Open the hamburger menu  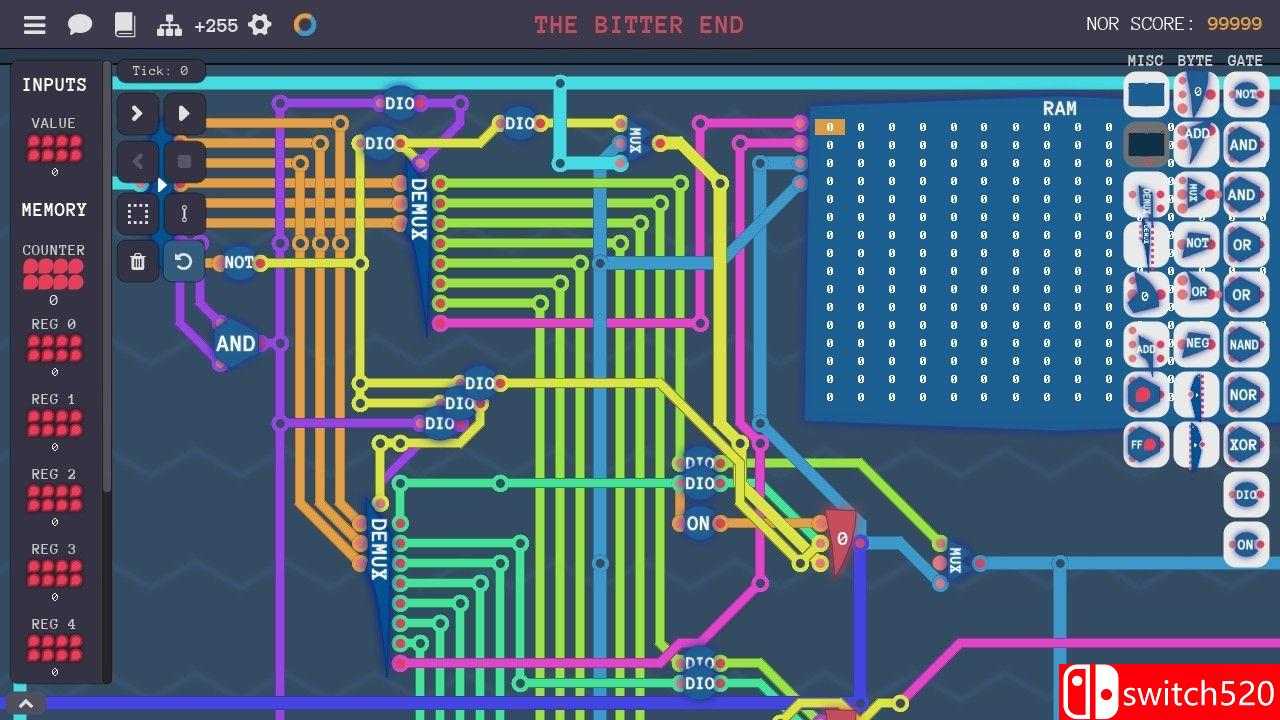(x=34, y=24)
